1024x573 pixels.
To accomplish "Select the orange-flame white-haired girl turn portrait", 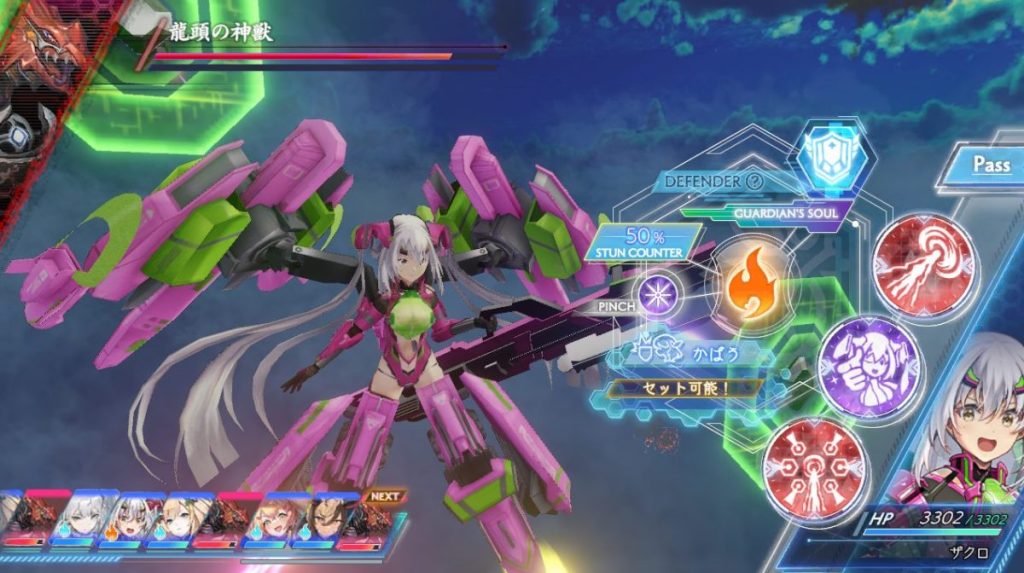I will pyautogui.click(x=129, y=520).
